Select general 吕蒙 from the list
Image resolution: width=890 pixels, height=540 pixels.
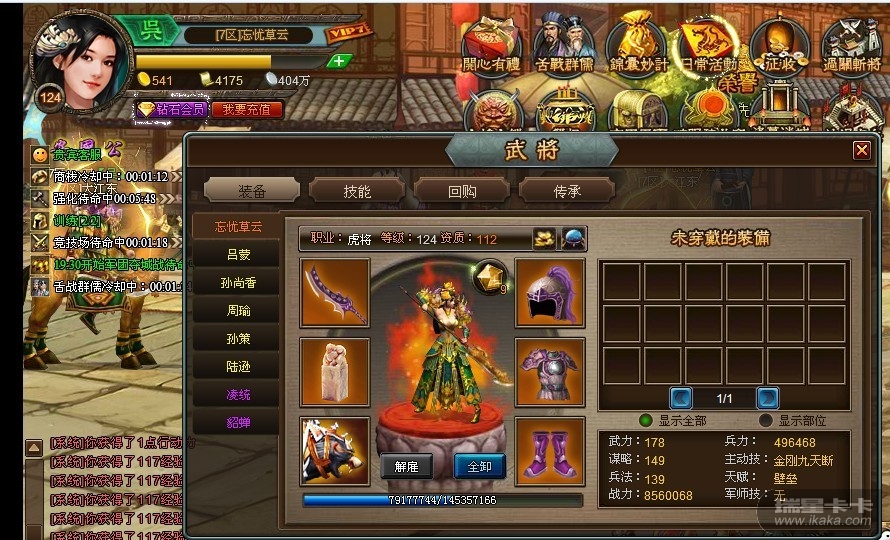tap(238, 255)
